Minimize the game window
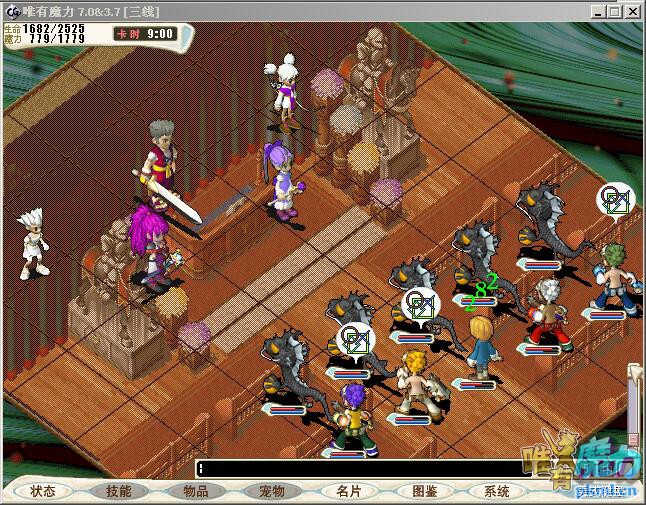 pos(597,12)
